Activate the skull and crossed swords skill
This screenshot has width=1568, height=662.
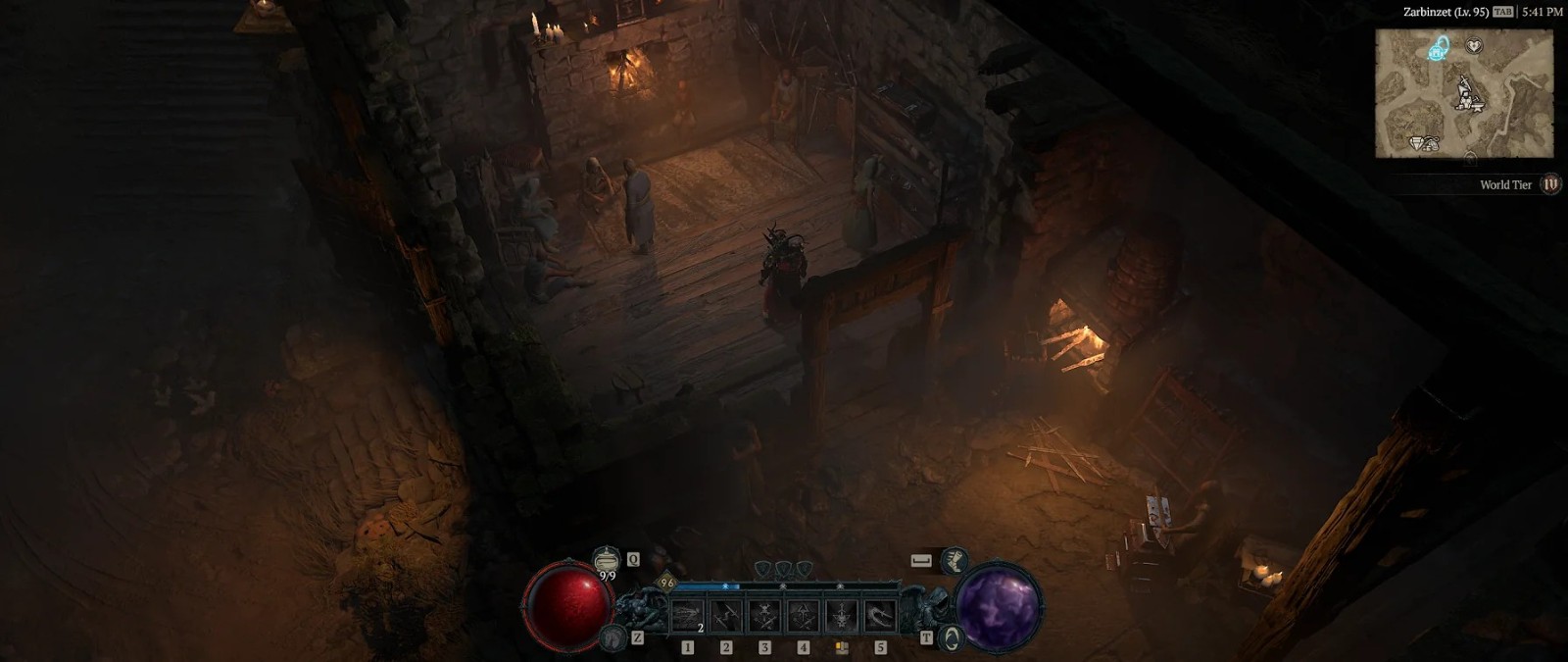(764, 616)
